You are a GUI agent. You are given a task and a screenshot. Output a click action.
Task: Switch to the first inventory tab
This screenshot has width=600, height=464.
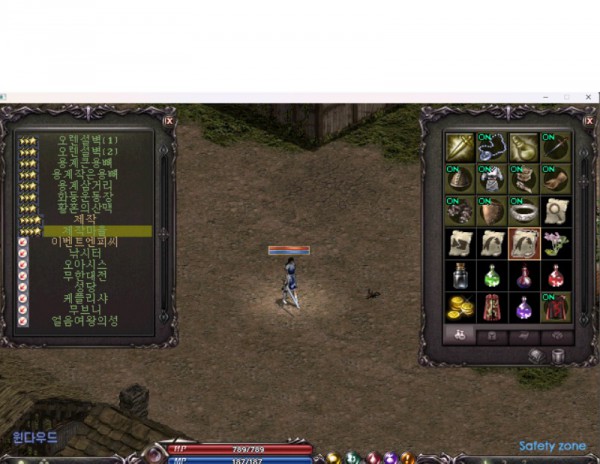[459, 337]
